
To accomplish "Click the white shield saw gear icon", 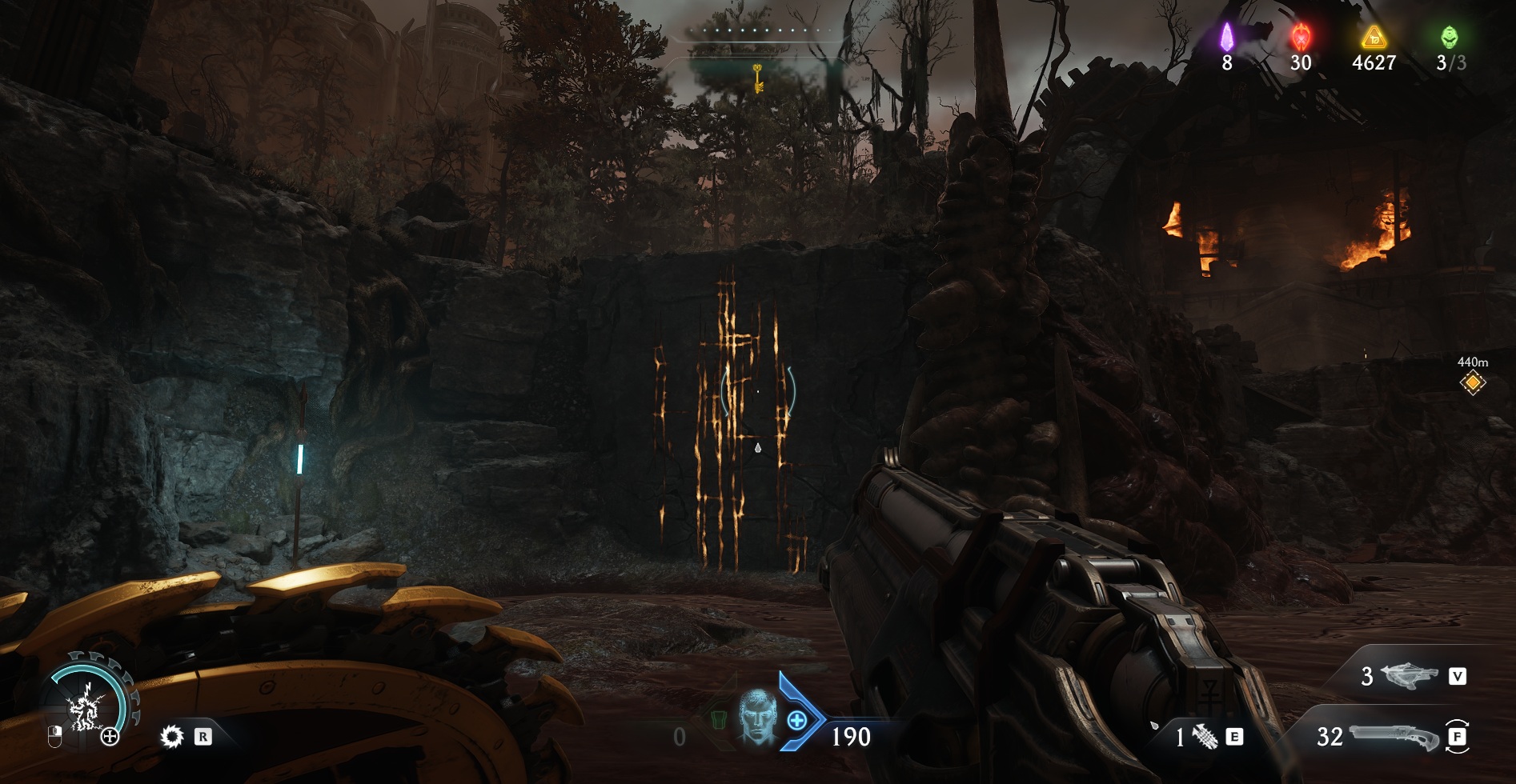I will (171, 736).
